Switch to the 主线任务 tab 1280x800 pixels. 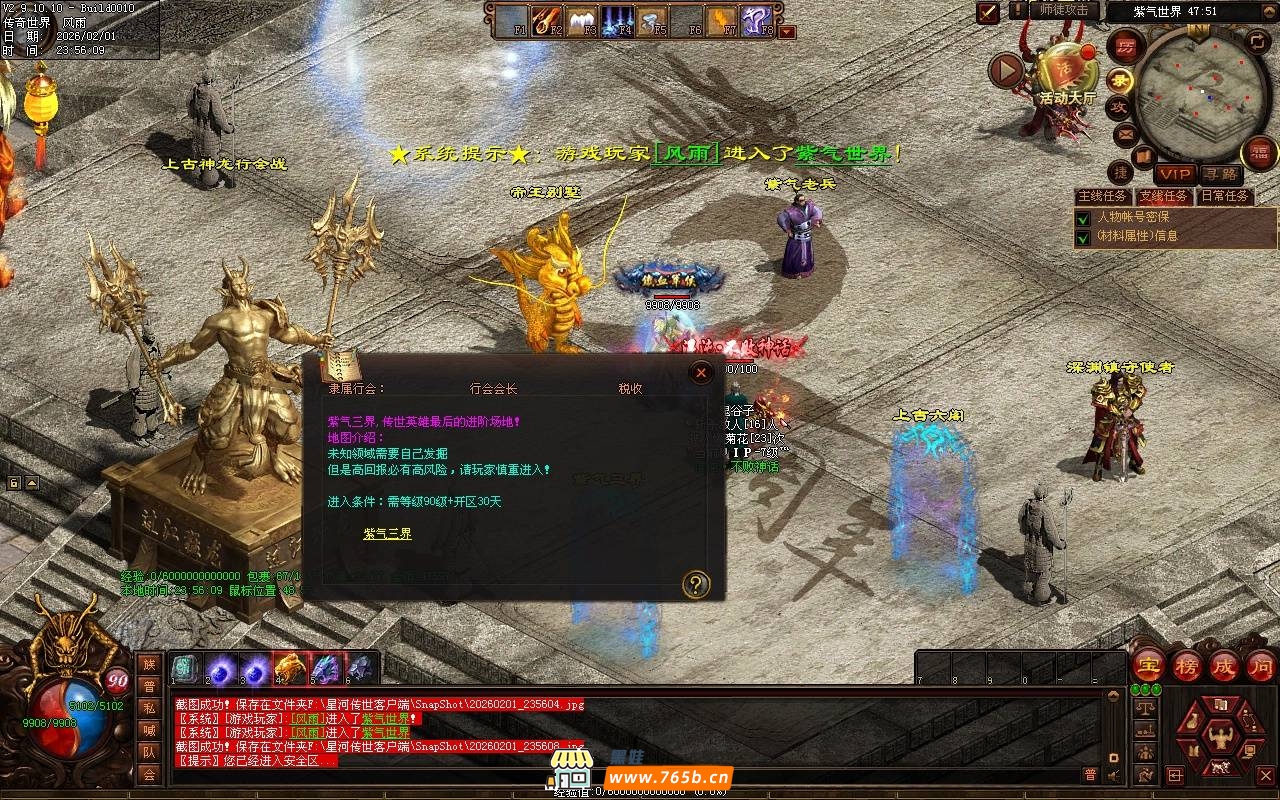[x=1103, y=196]
